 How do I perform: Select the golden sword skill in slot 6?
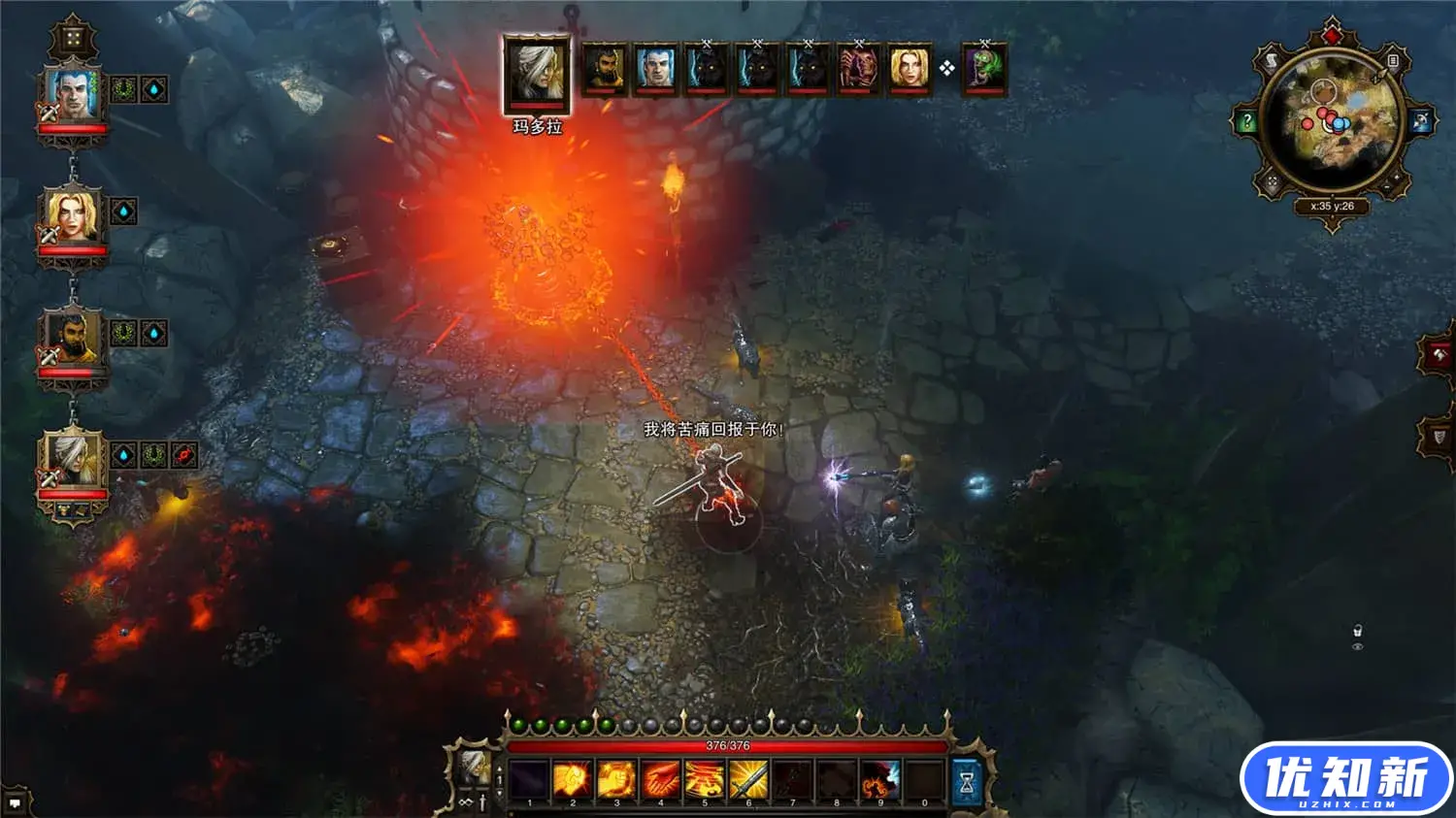tap(748, 780)
